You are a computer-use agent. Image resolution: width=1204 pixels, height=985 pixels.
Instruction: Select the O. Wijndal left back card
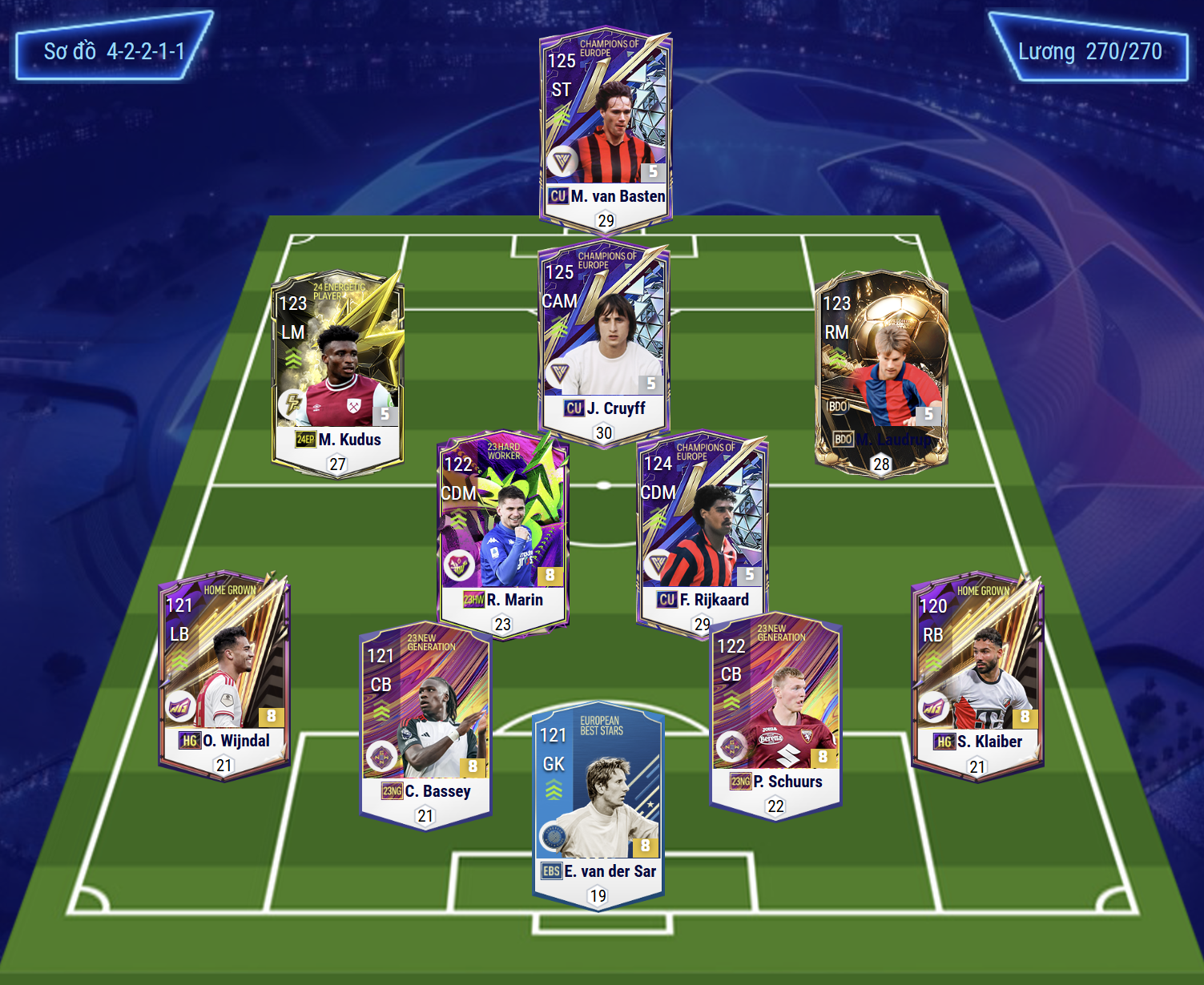[224, 671]
